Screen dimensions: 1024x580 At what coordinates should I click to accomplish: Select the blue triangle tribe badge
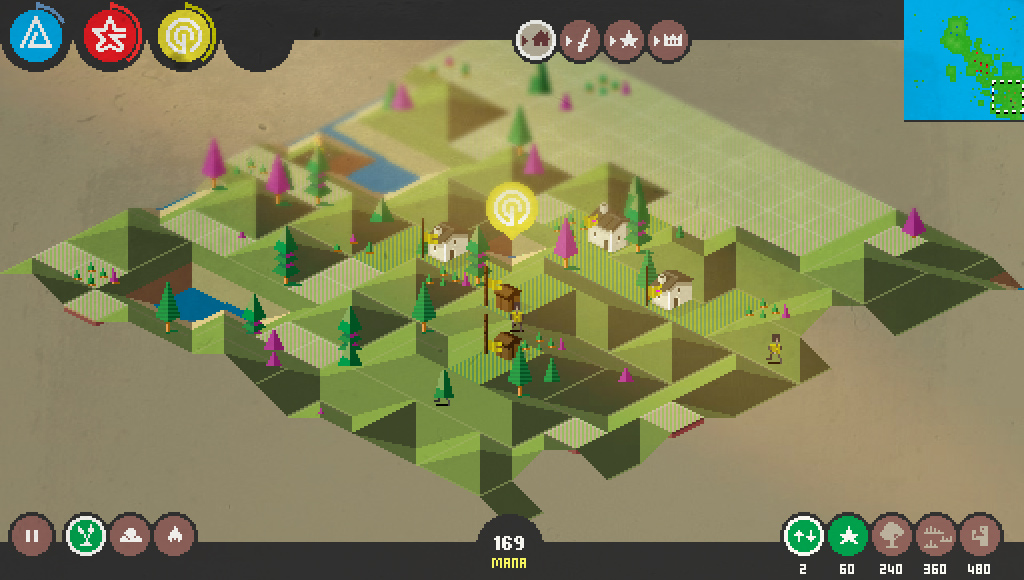pos(36,36)
